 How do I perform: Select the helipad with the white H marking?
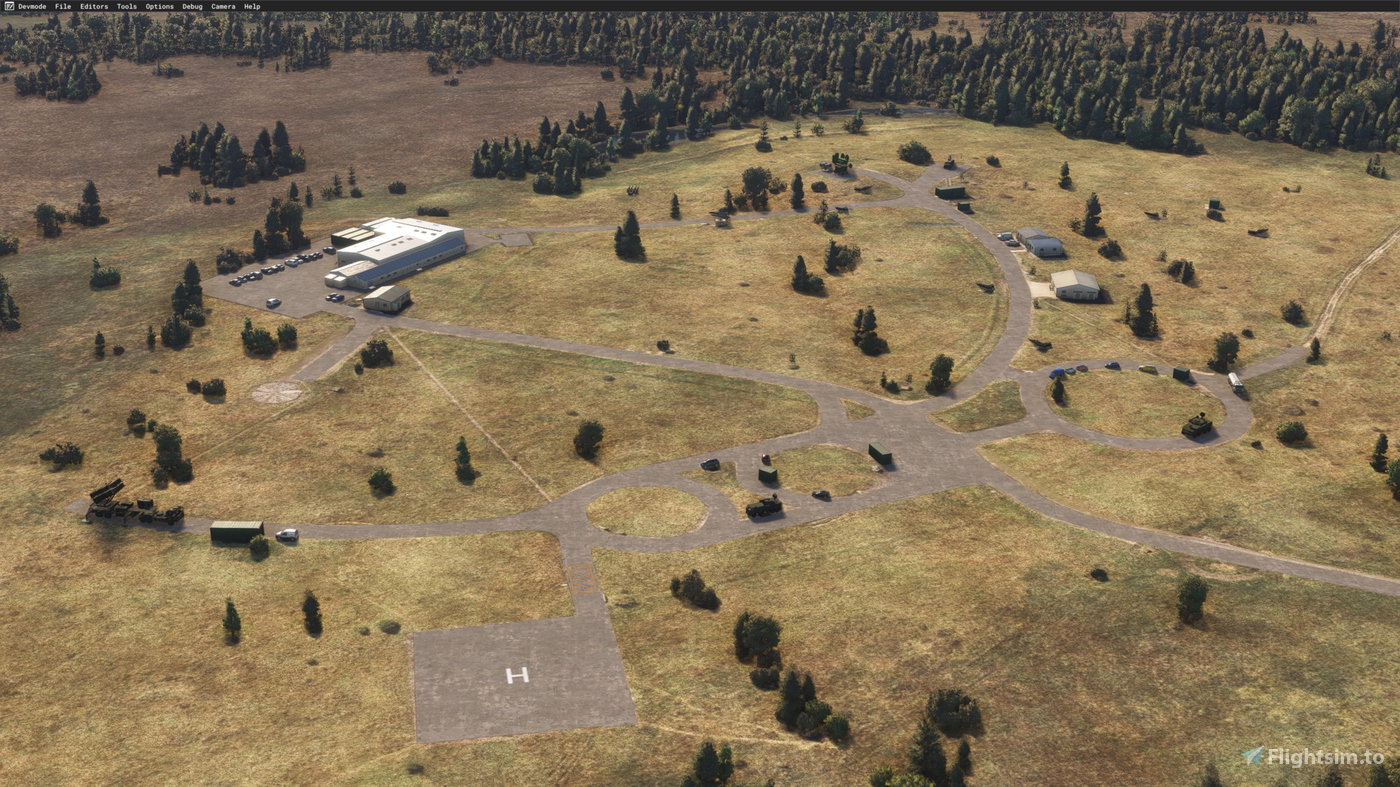[x=516, y=675]
